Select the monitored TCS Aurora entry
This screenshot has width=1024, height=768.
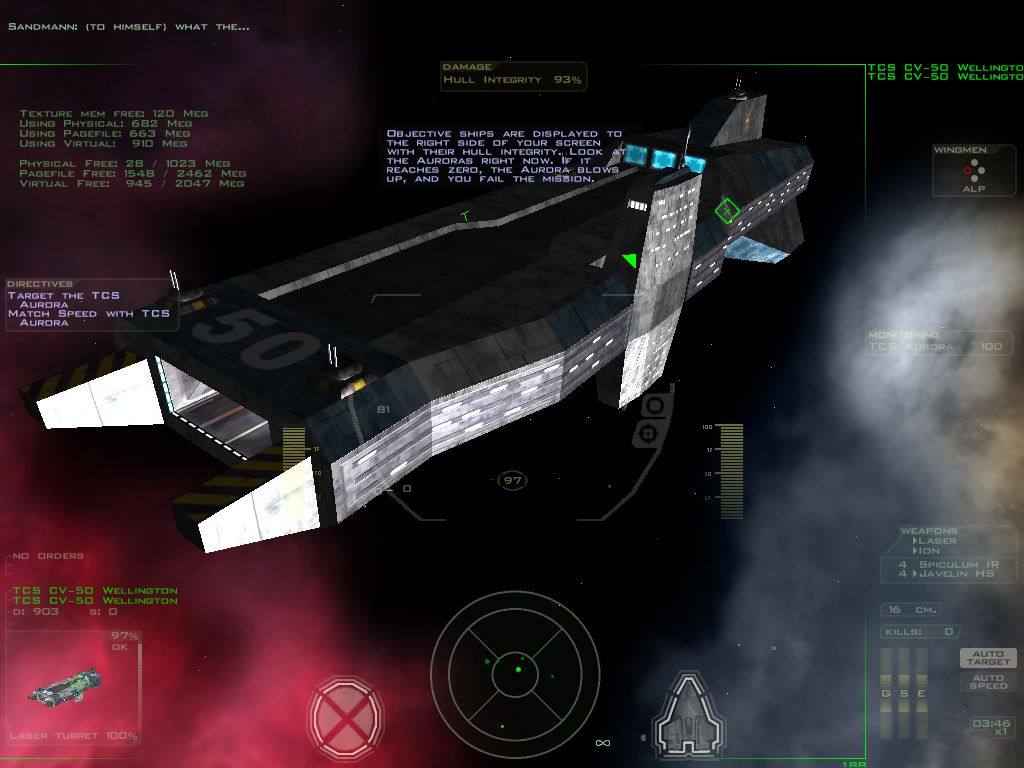(x=939, y=346)
